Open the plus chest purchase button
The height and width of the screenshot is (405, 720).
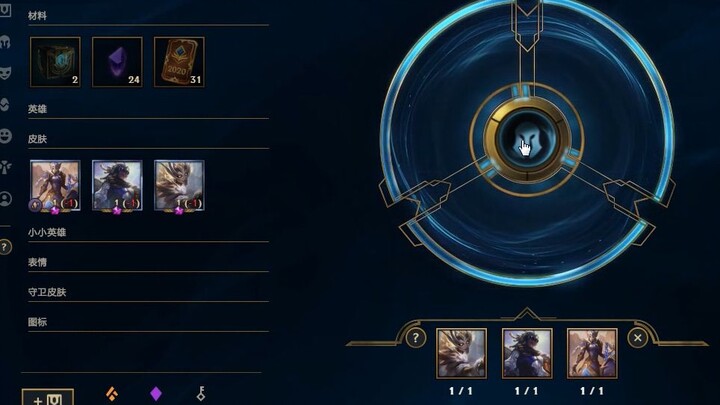tap(47, 398)
